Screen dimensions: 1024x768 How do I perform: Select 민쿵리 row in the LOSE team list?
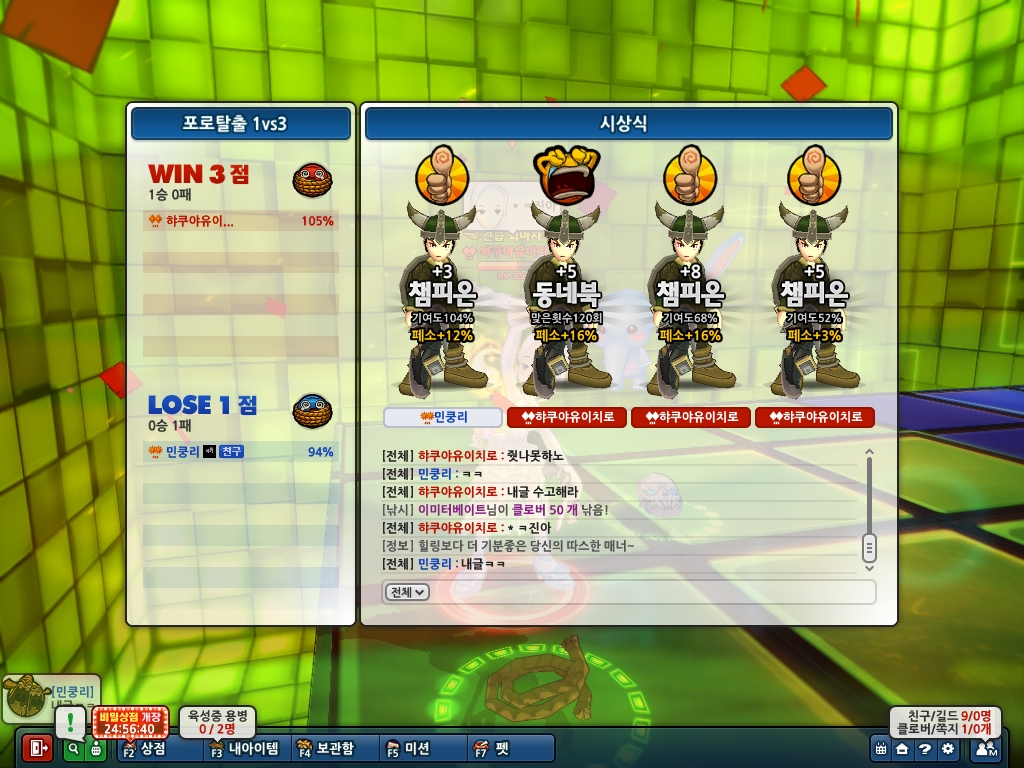(240, 452)
